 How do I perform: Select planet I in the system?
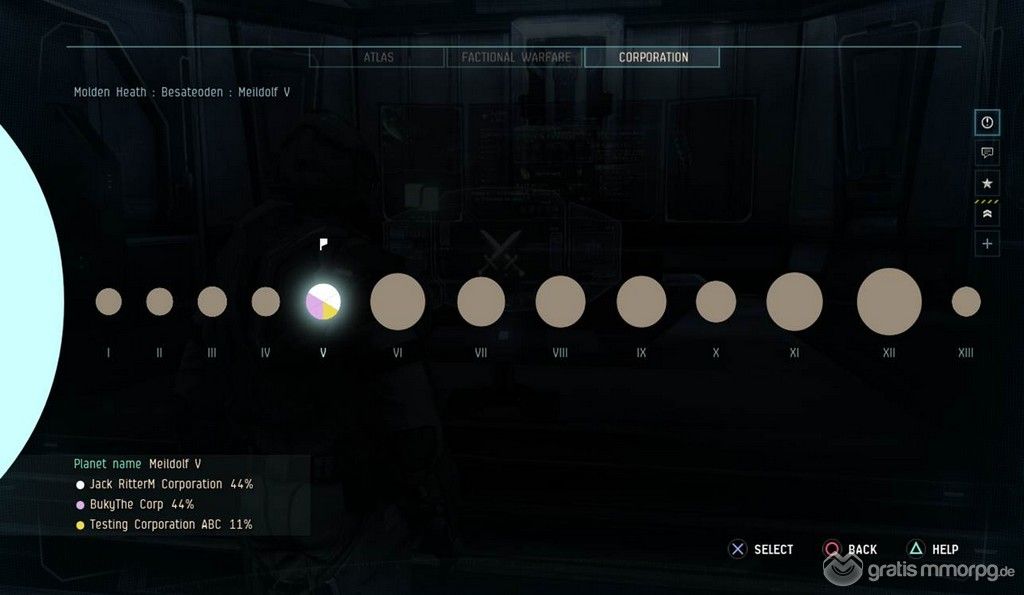[x=109, y=301]
